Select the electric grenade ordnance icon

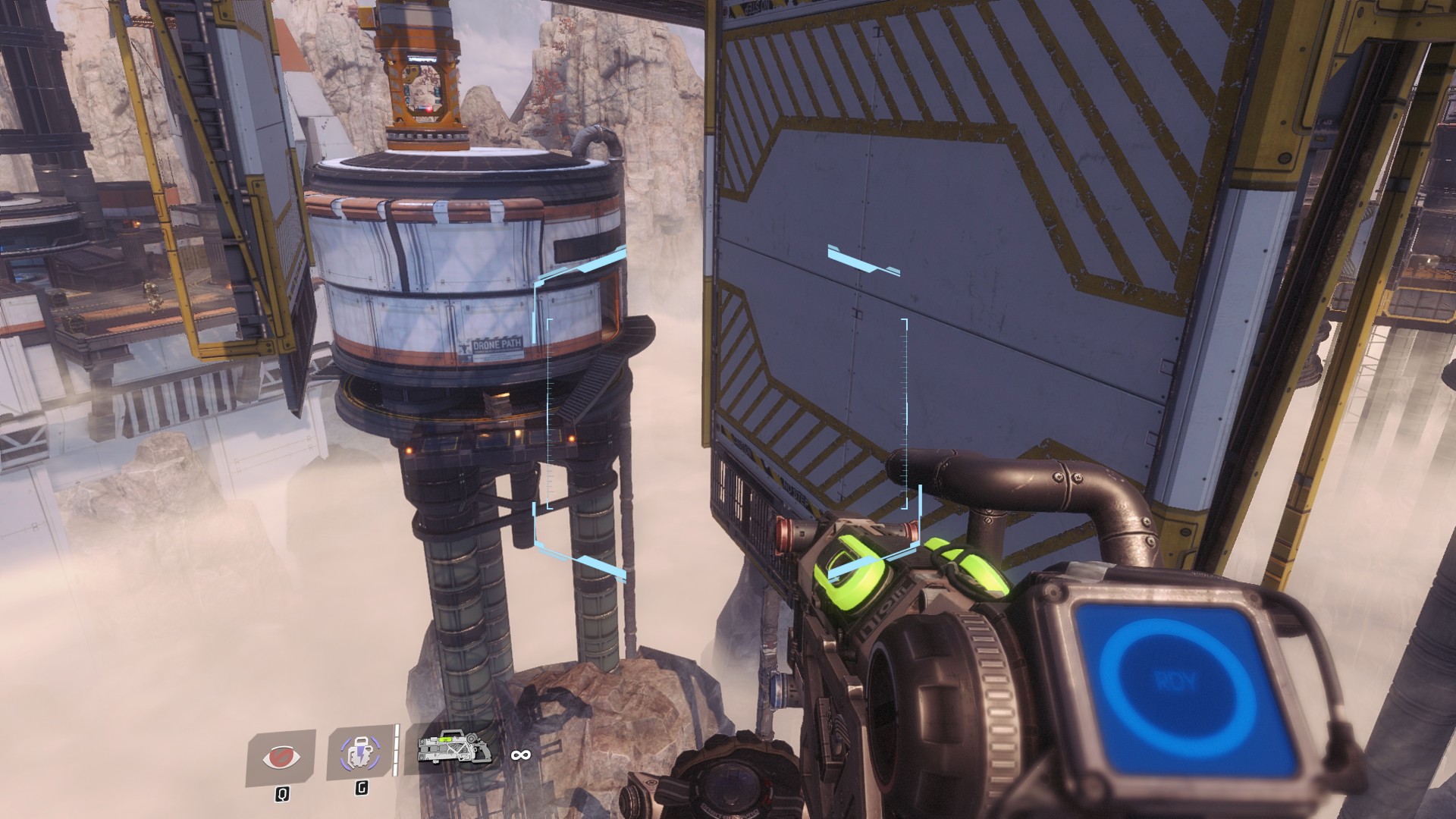point(361,755)
